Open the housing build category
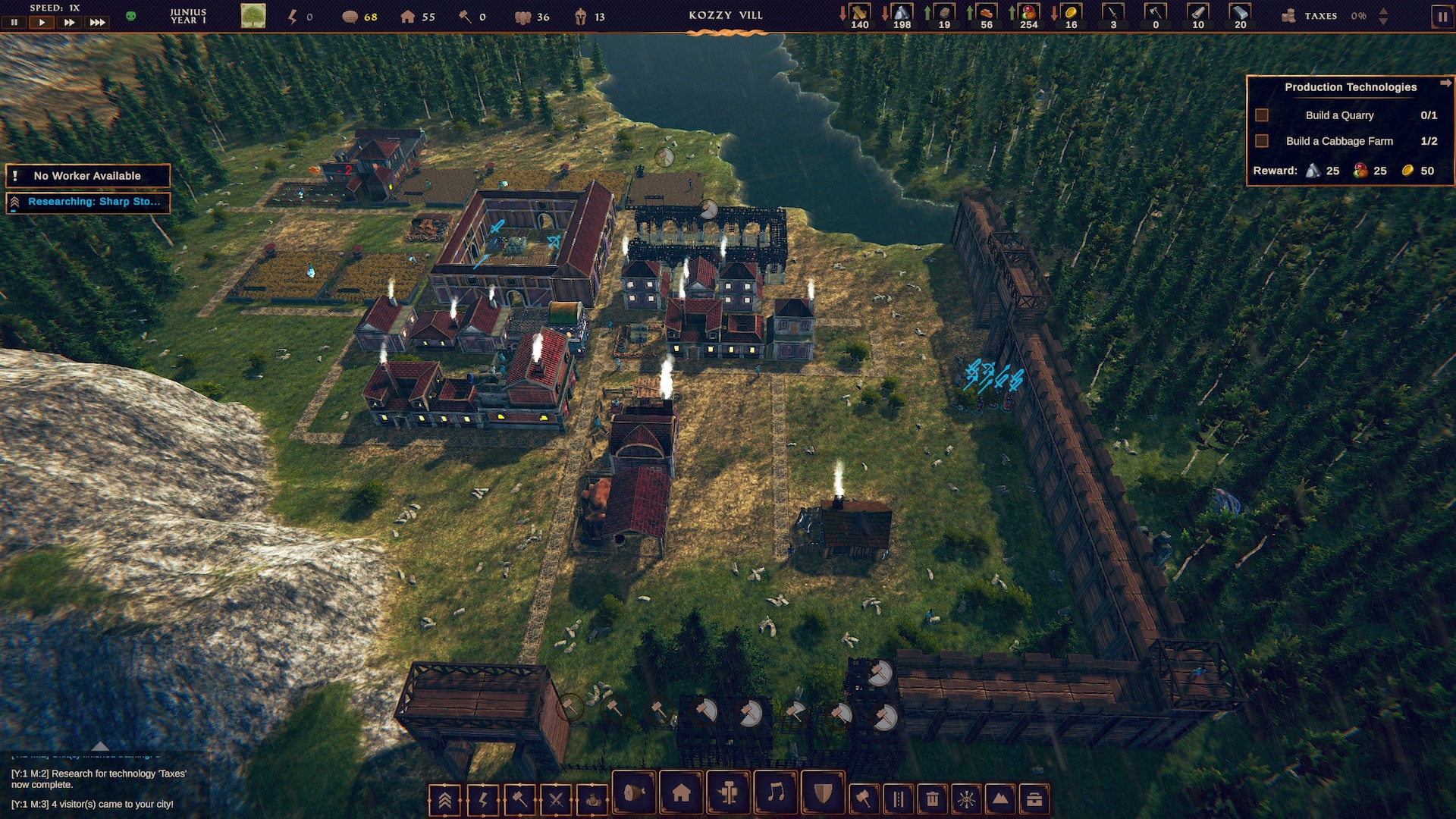Viewport: 1456px width, 819px height. 681,793
